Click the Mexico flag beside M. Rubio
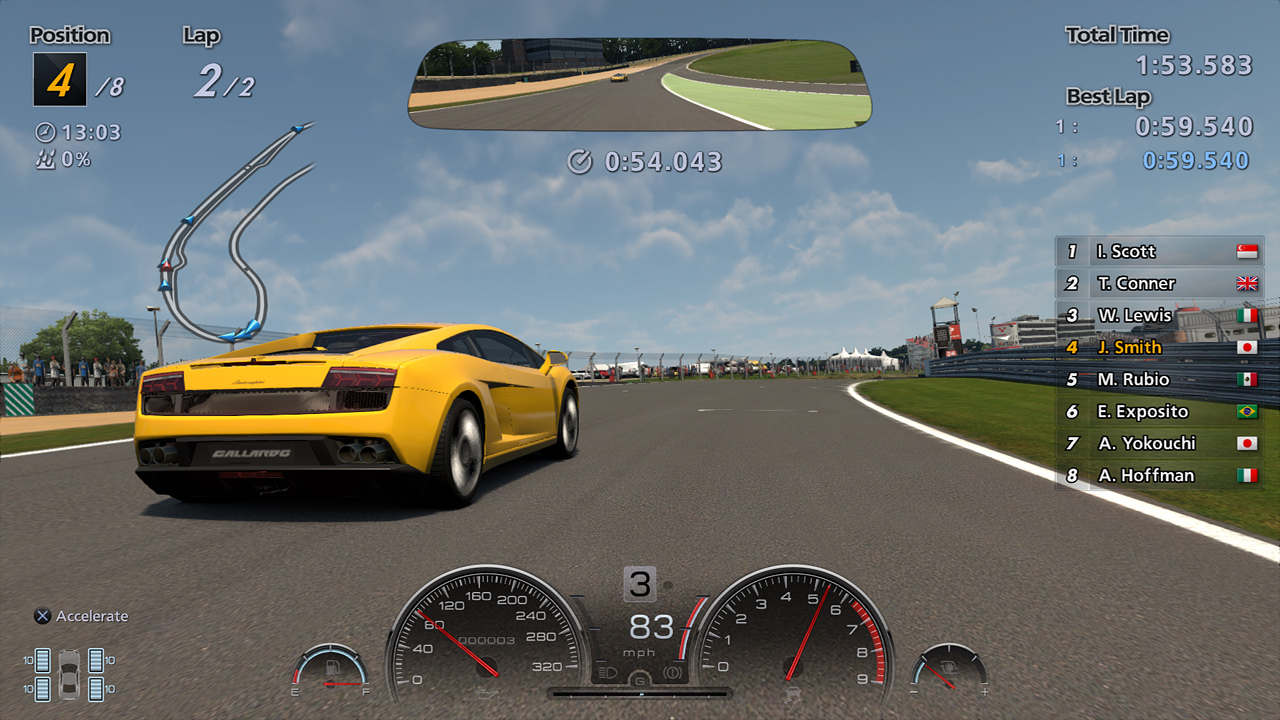This screenshot has height=720, width=1280. 1247,379
